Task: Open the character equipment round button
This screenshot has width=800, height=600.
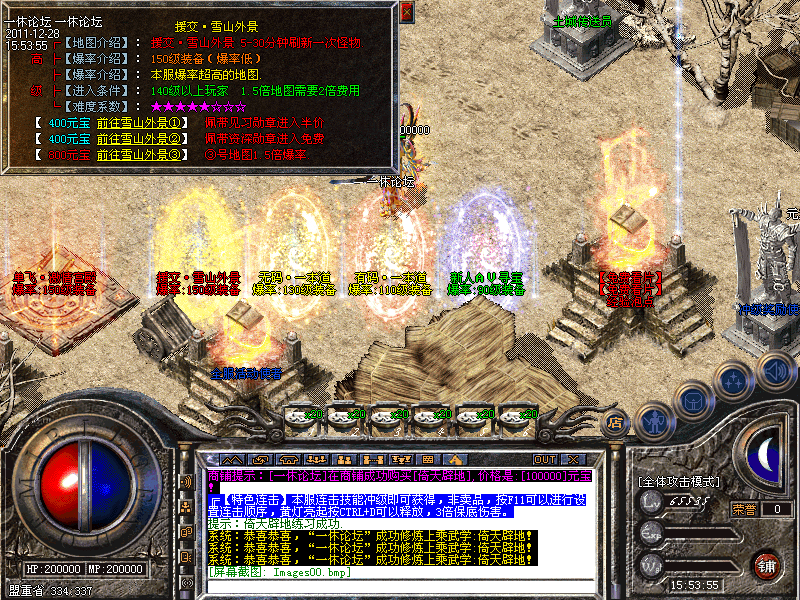Action: point(654,419)
